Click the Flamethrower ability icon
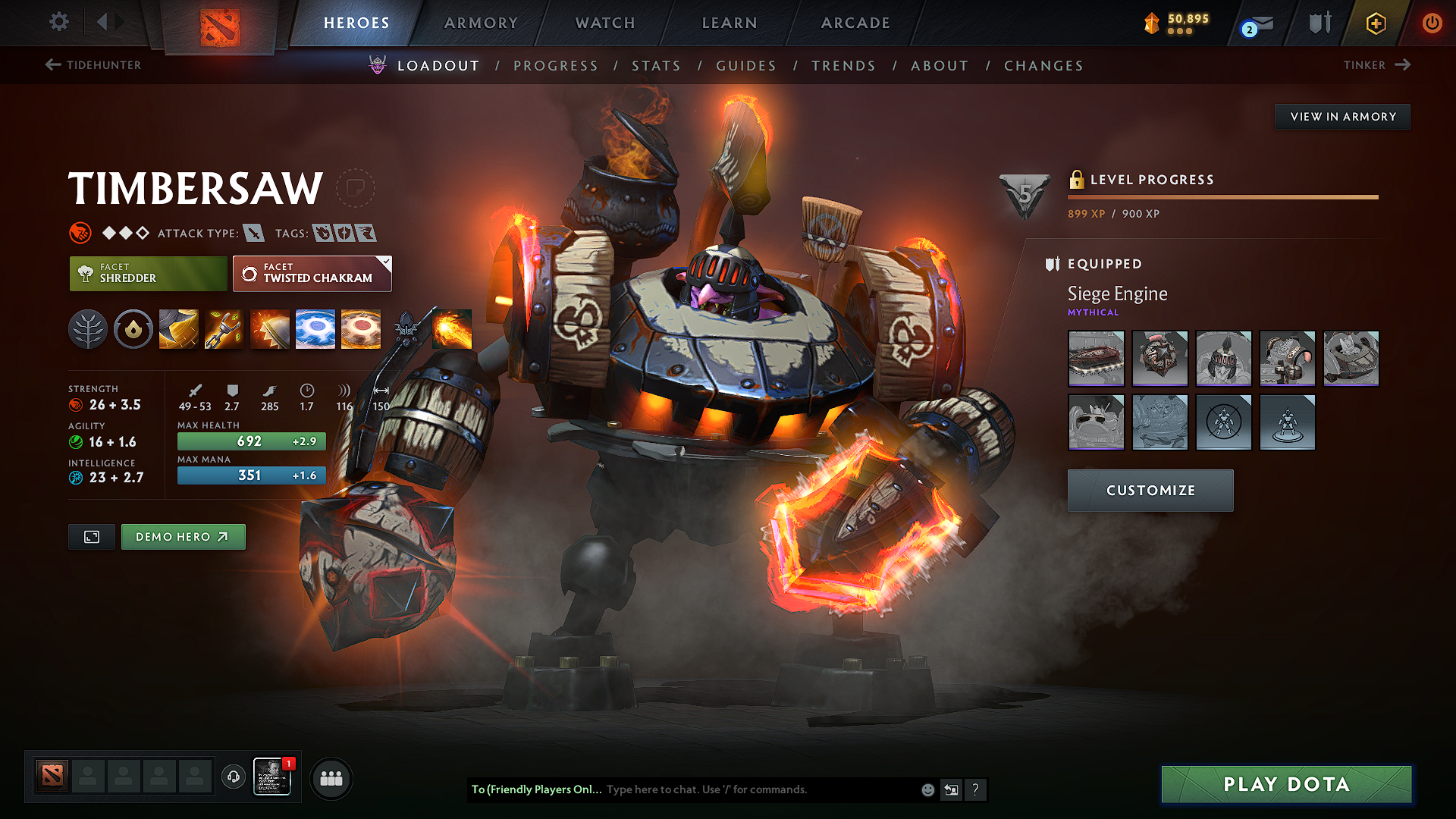Image resolution: width=1456 pixels, height=819 pixels. (453, 328)
